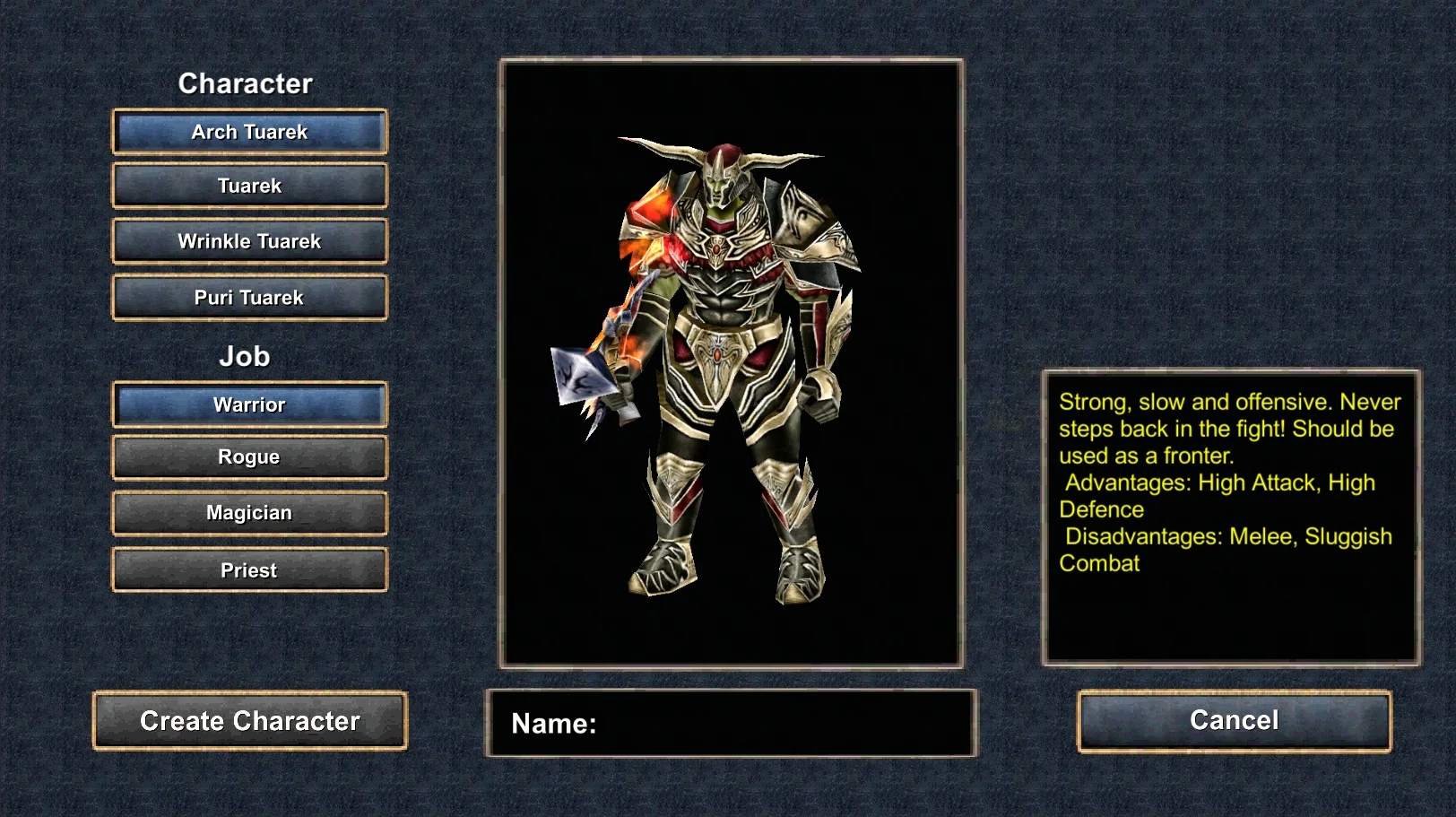The height and width of the screenshot is (817, 1456).
Task: Select Wrinkle Tuarek from the character list
Action: click(x=249, y=240)
